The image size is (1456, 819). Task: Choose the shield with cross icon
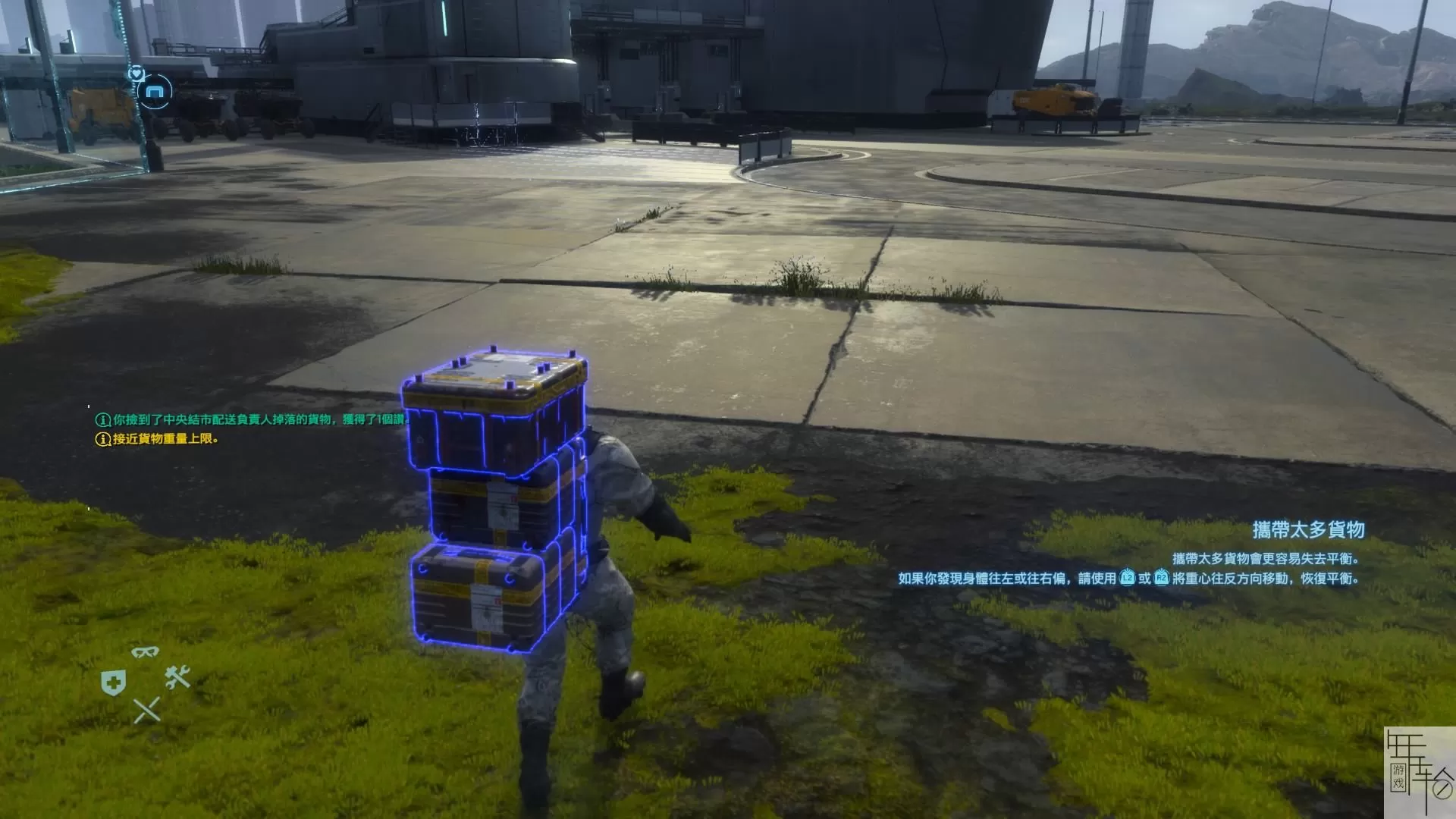[x=113, y=683]
